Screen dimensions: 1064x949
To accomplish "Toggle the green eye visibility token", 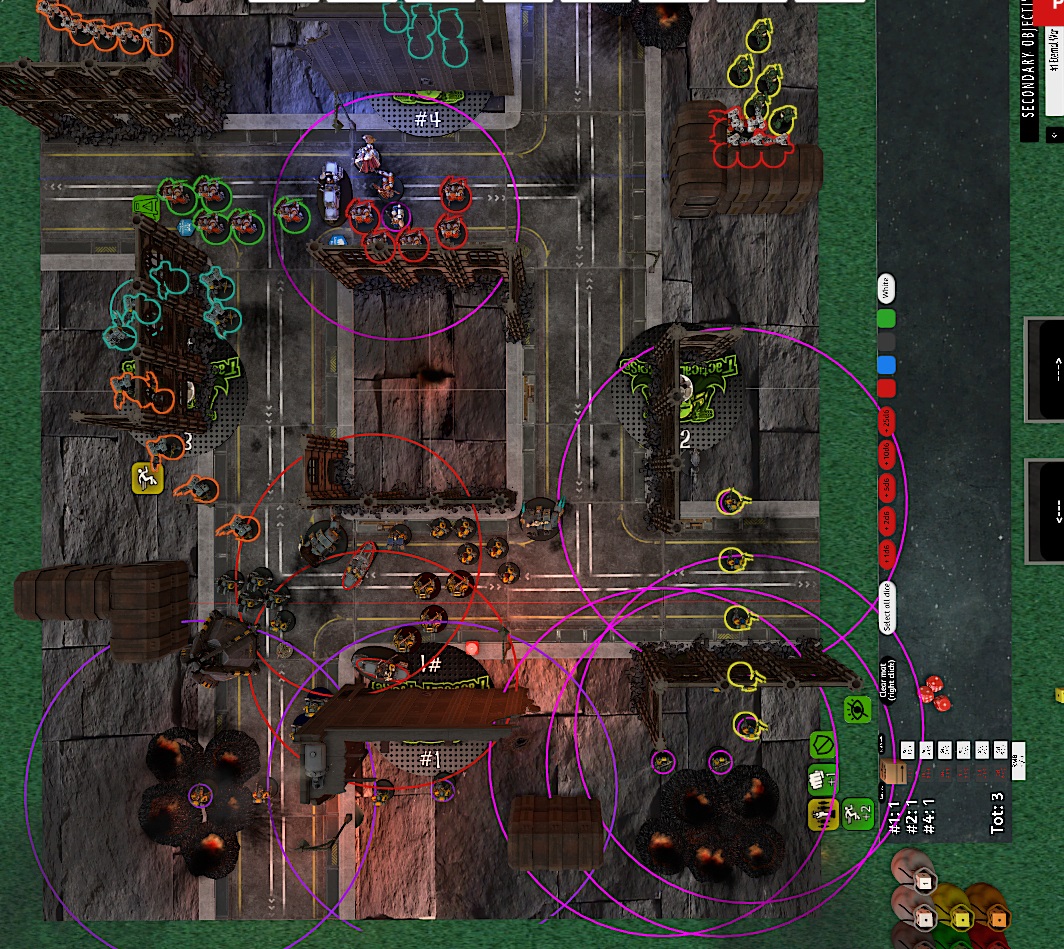I will [x=856, y=710].
